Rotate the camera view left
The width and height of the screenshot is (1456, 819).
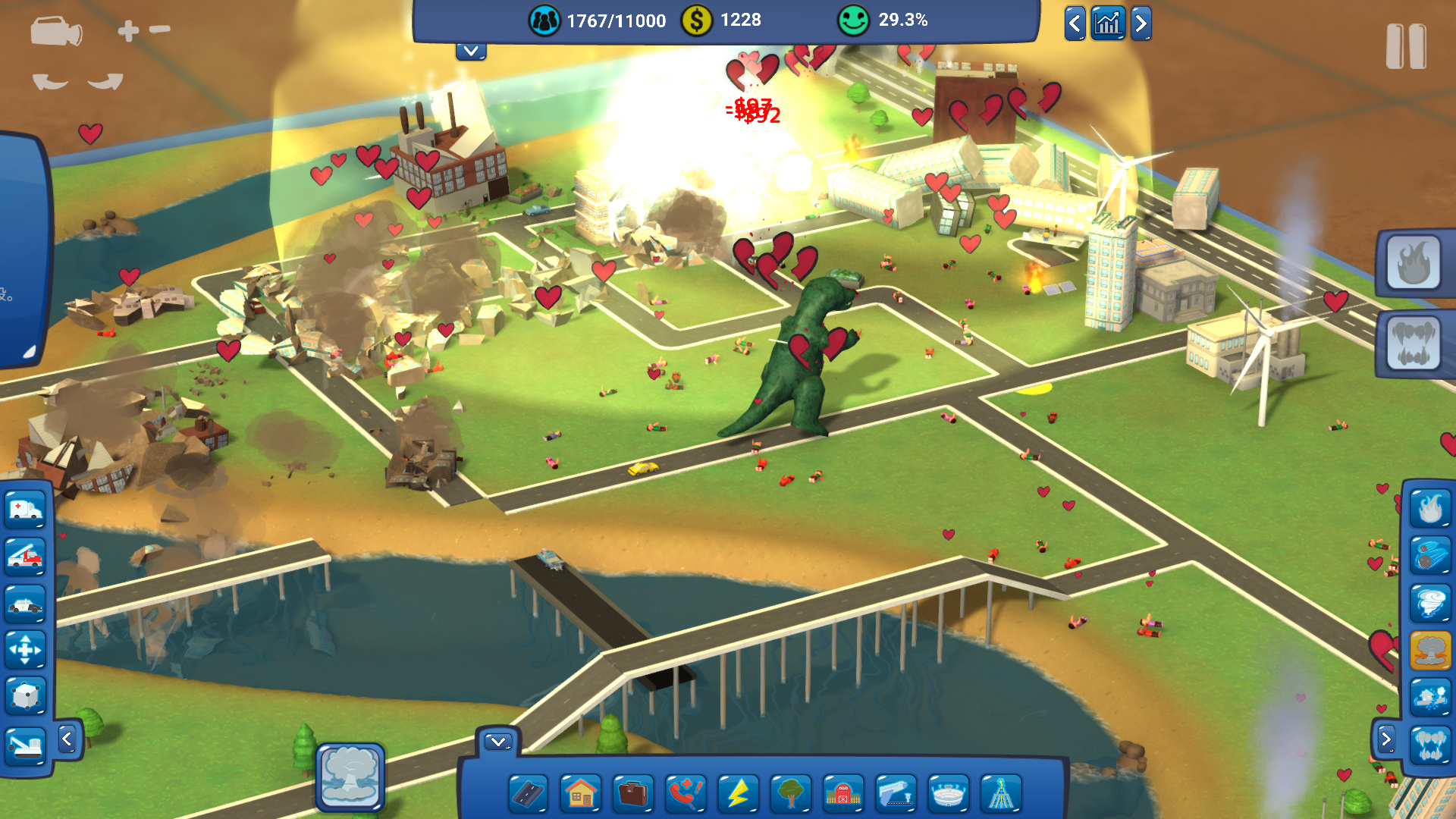pos(50,82)
